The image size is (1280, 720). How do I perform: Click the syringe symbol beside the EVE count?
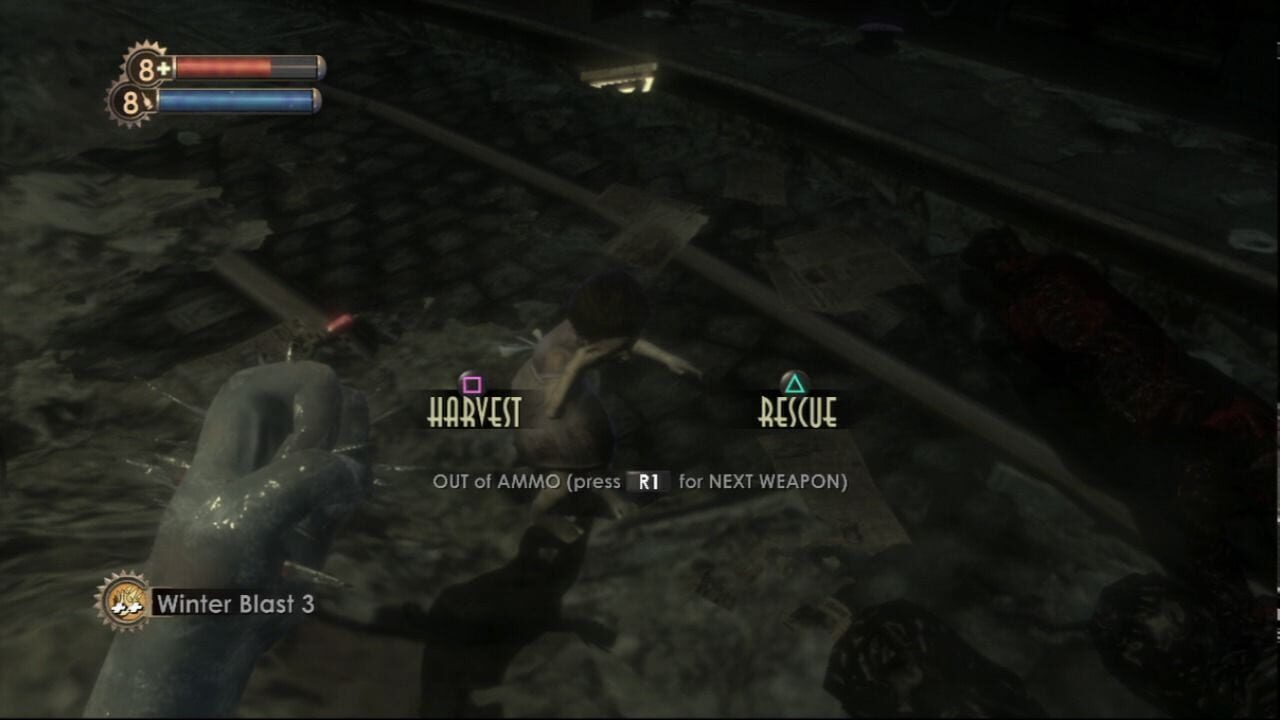(x=148, y=98)
